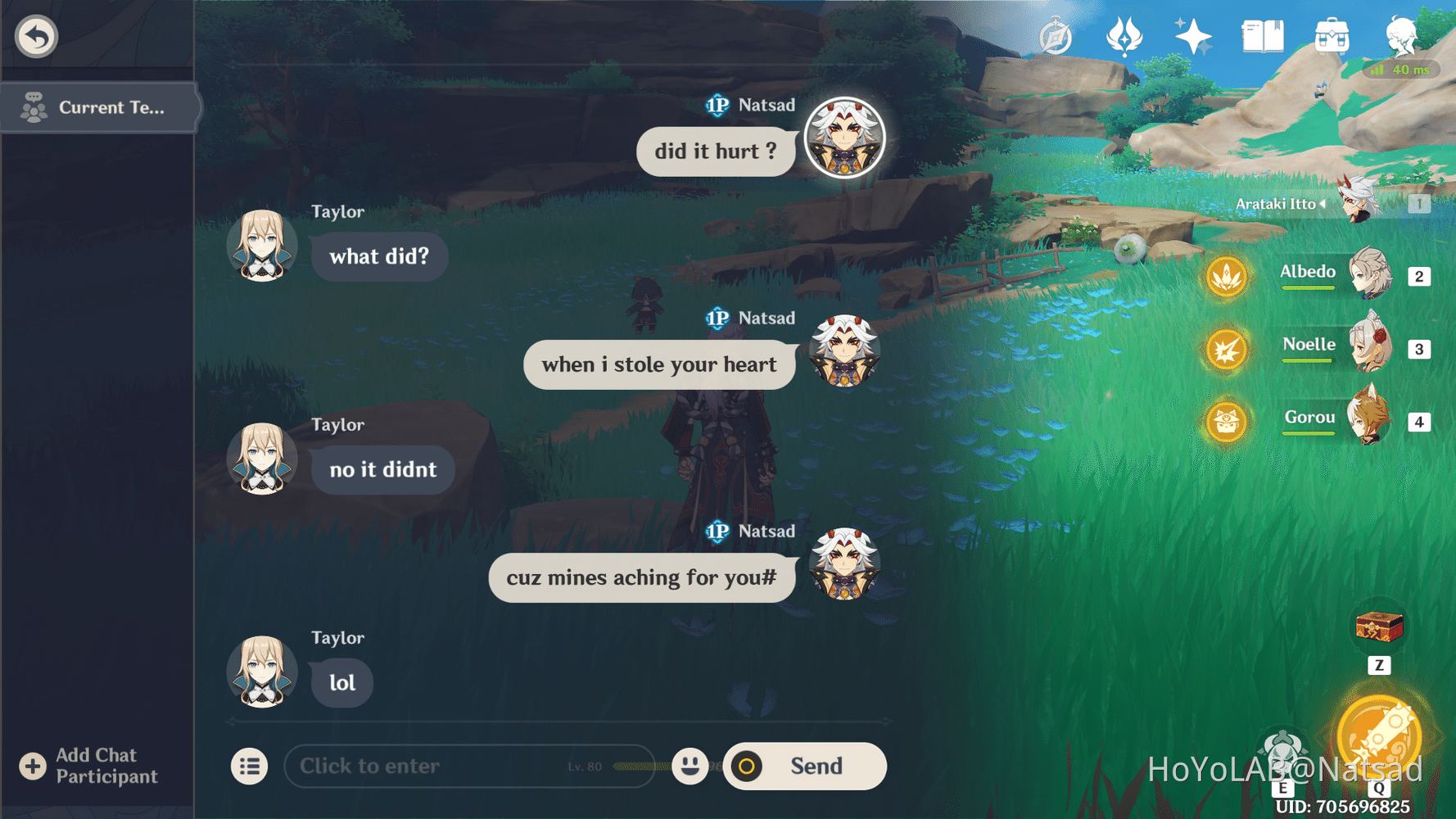Screen dimensions: 1456x819
Task: Click Add Chat Participant
Action: coord(90,766)
